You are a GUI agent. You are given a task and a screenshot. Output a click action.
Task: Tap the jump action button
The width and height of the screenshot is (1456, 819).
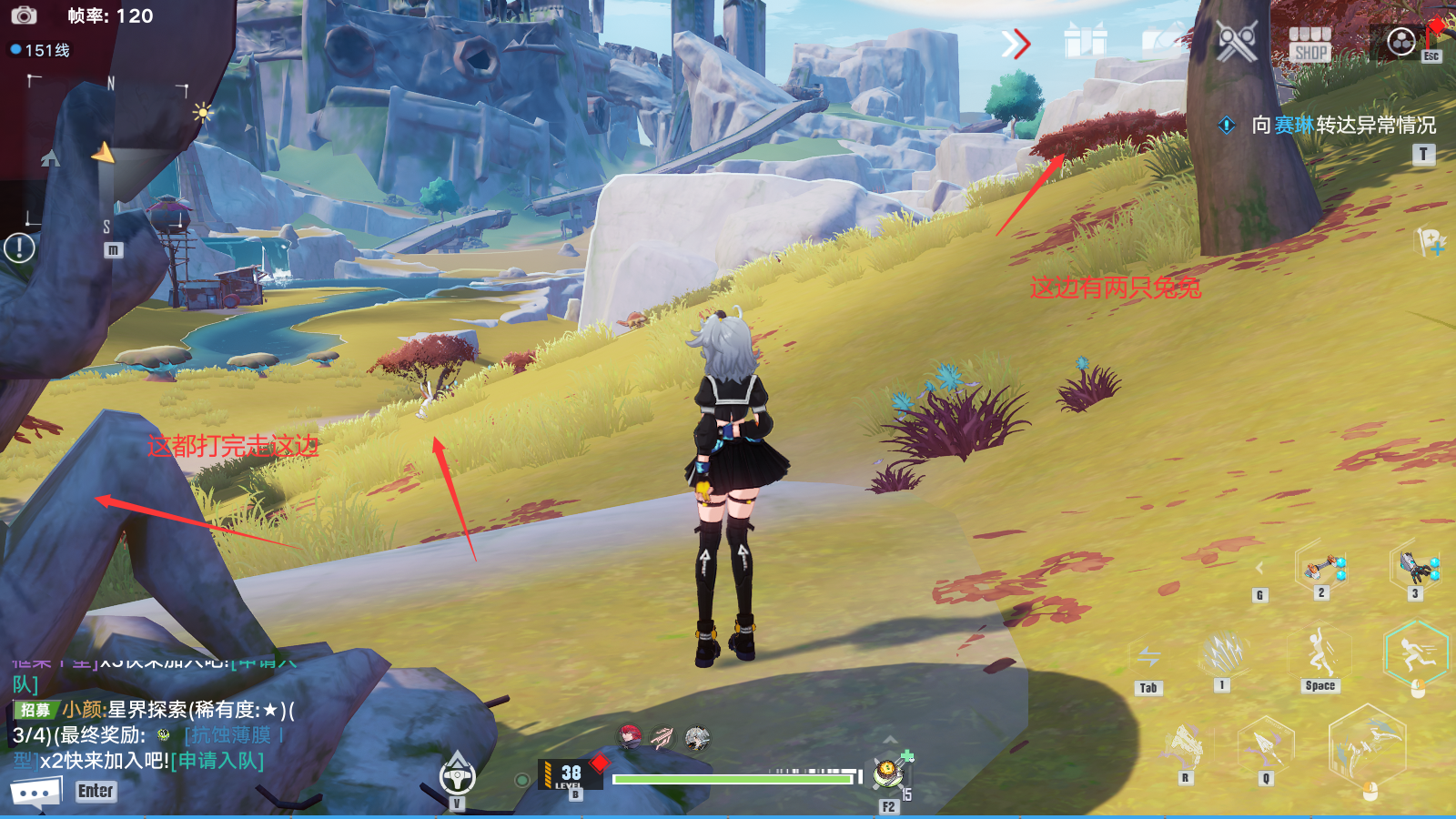coord(1320,653)
